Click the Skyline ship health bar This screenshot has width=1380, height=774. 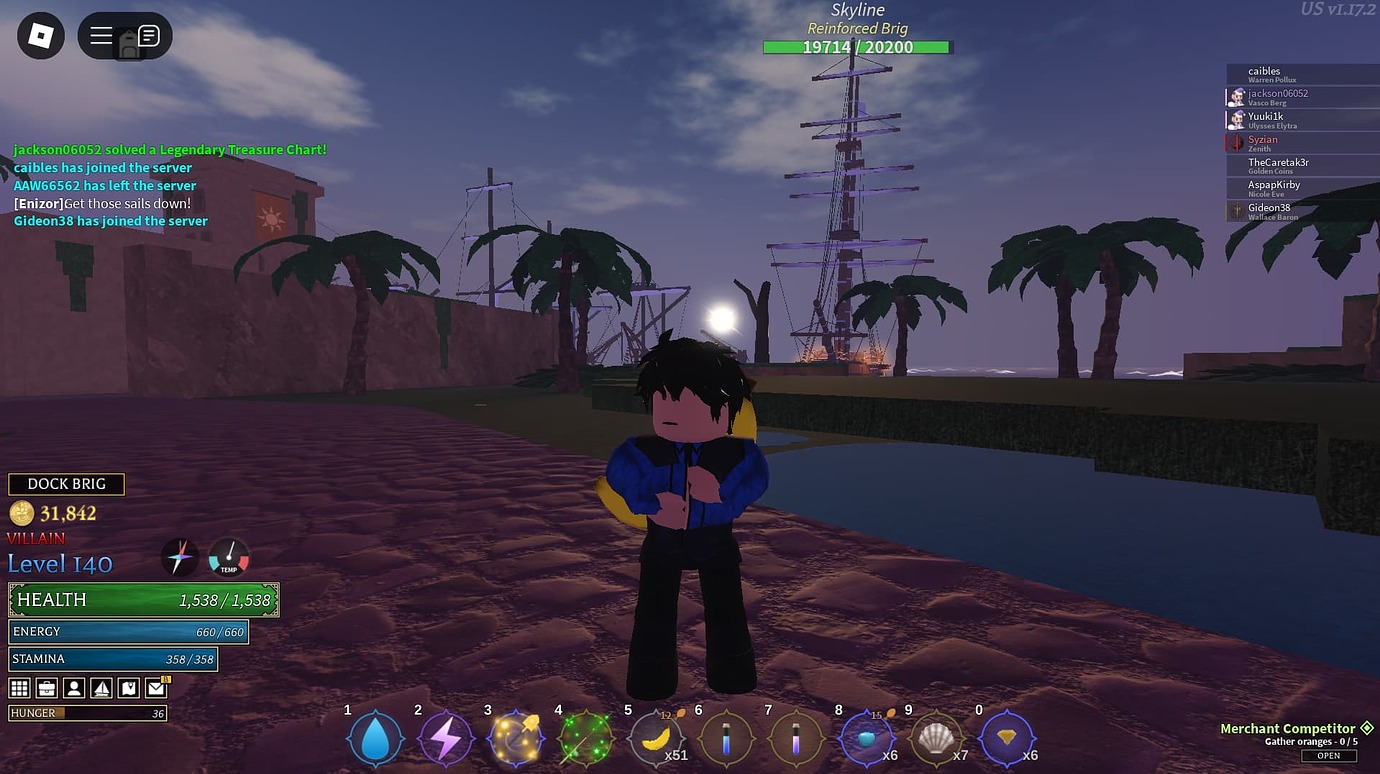pyautogui.click(x=857, y=46)
